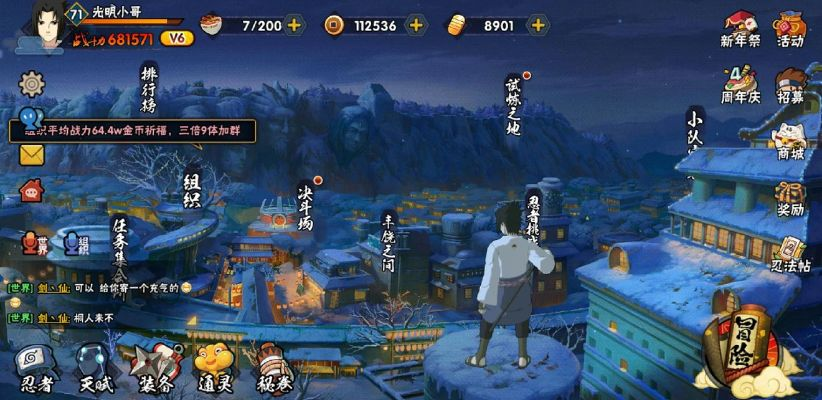
Task: Open the 忍法帖 scroll icon
Action: pos(790,253)
